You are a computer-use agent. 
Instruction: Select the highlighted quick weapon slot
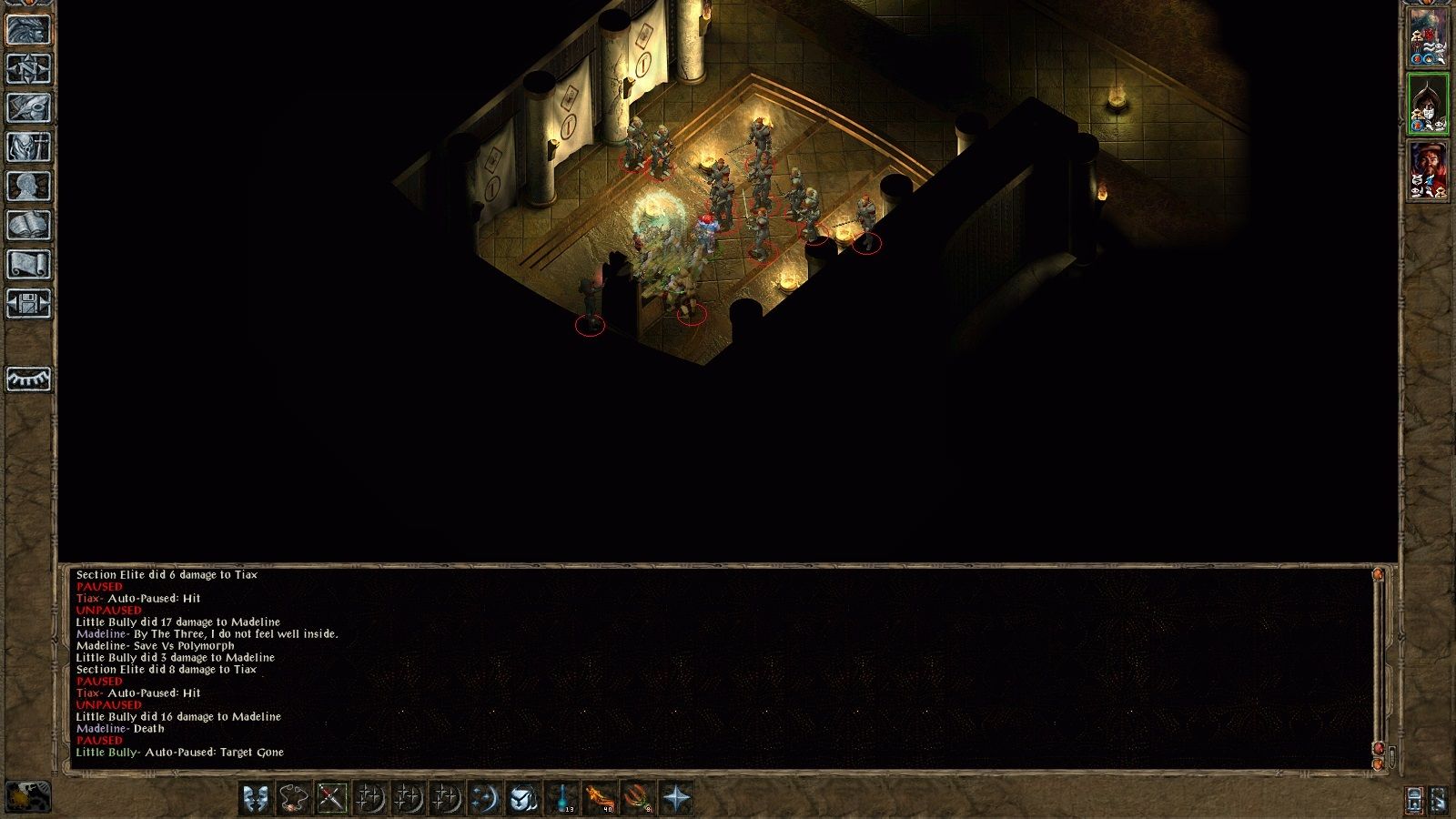[333, 799]
